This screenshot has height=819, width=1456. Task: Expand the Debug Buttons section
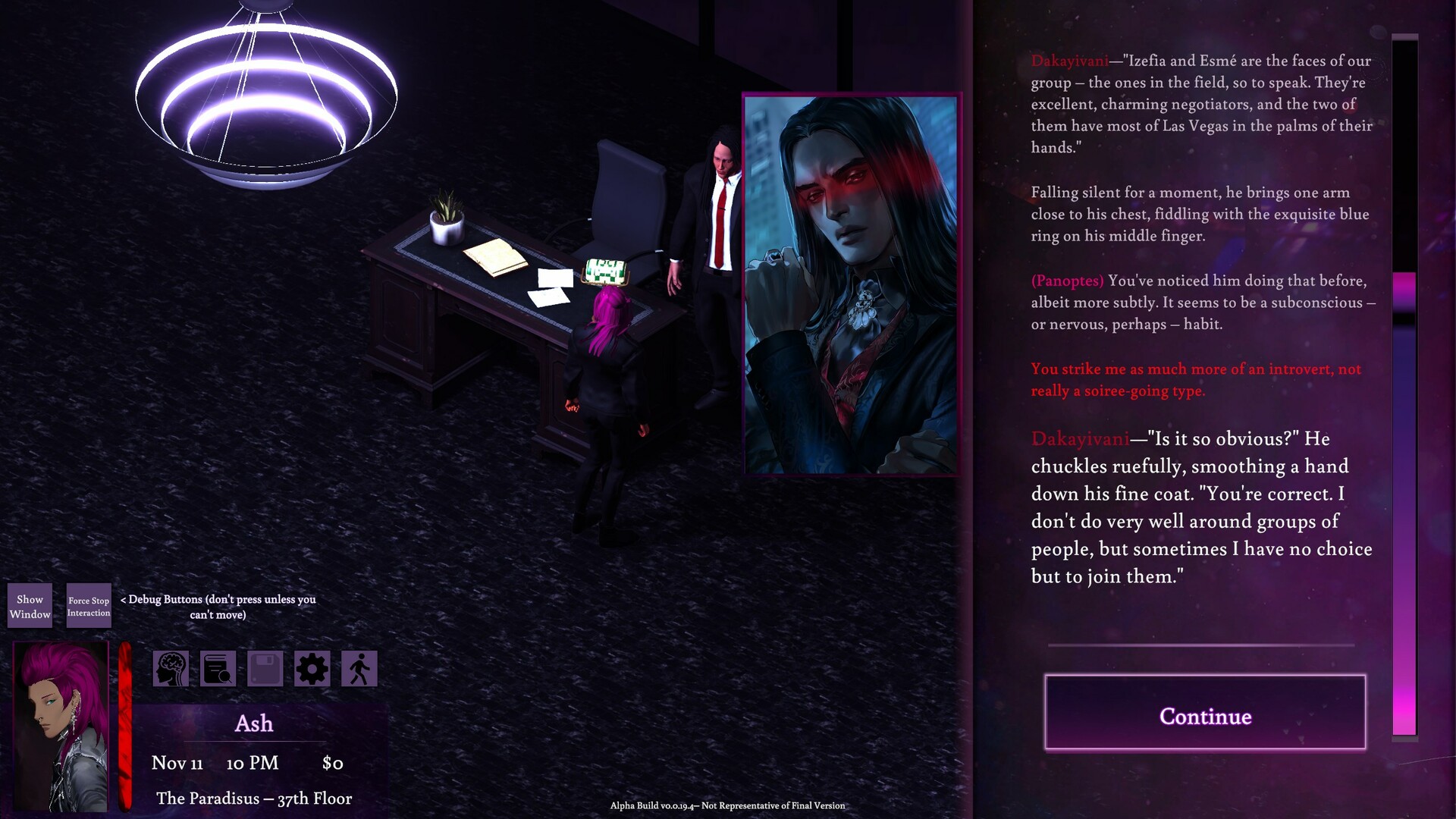click(218, 607)
